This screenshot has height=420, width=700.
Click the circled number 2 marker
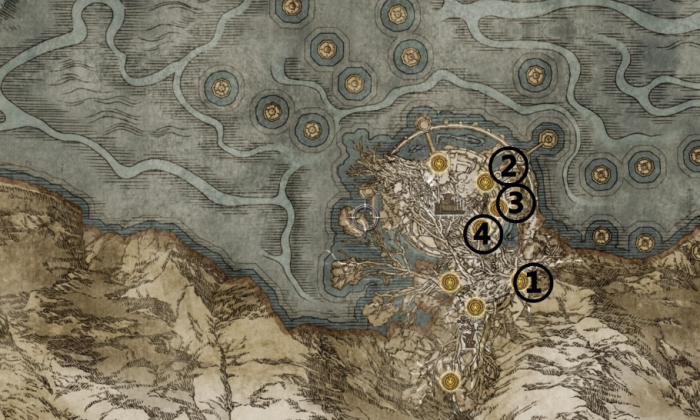(508, 167)
